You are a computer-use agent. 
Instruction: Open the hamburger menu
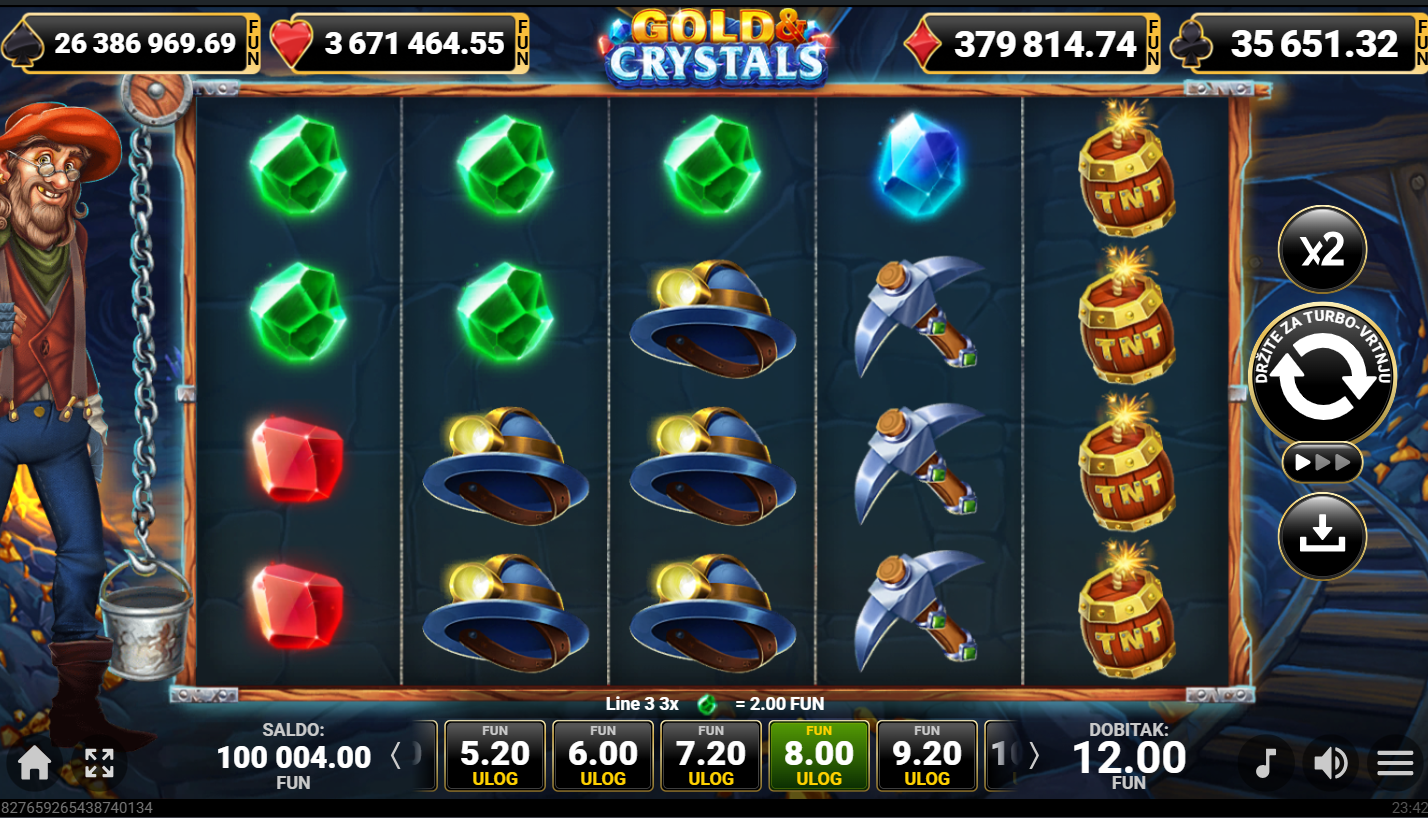tap(1395, 764)
